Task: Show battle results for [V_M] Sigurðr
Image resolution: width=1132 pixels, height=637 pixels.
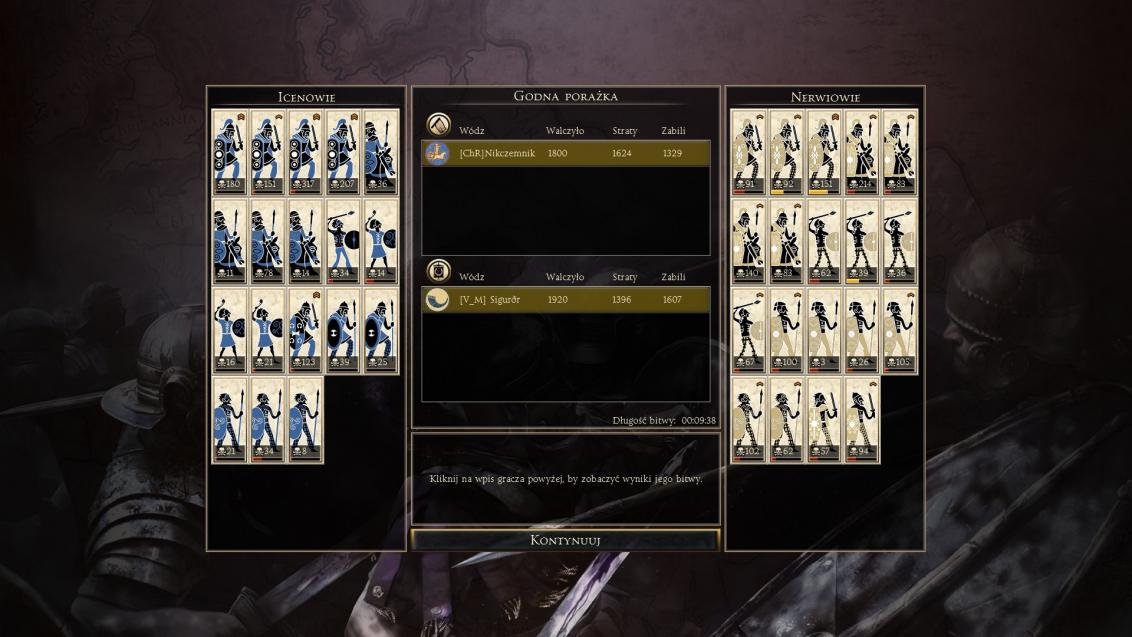Action: tap(566, 300)
